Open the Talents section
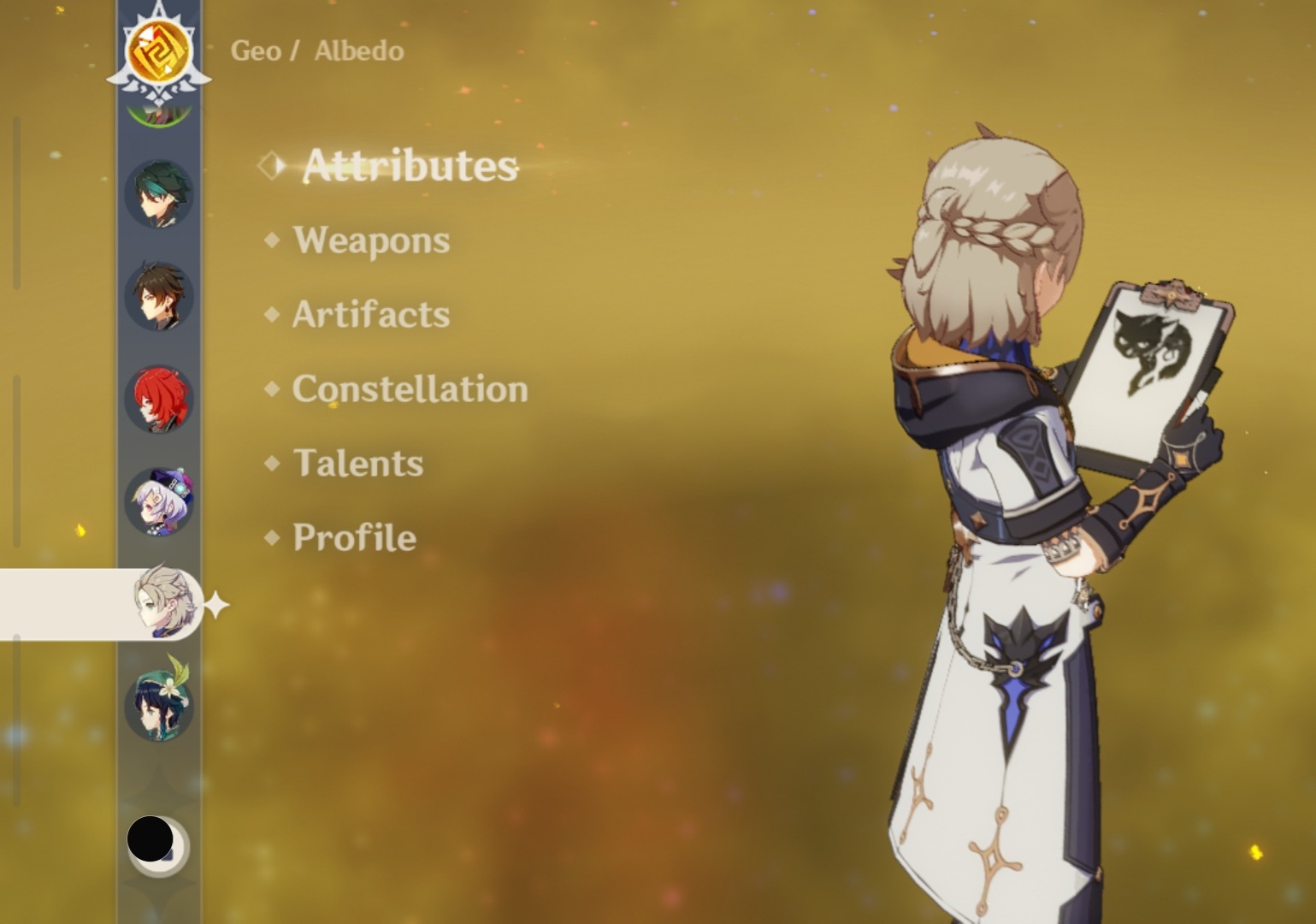The width and height of the screenshot is (1316, 924). [x=357, y=463]
